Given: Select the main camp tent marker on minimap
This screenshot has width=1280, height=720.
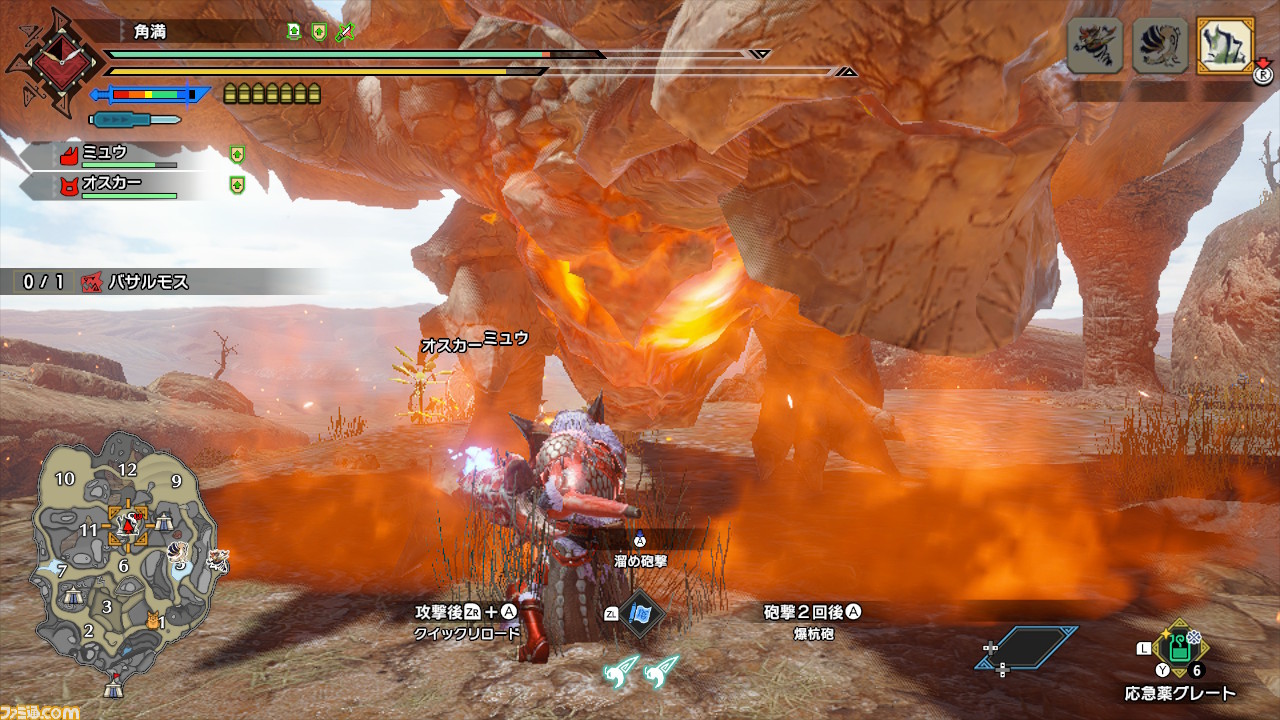Looking at the screenshot, I should tap(113, 688).
